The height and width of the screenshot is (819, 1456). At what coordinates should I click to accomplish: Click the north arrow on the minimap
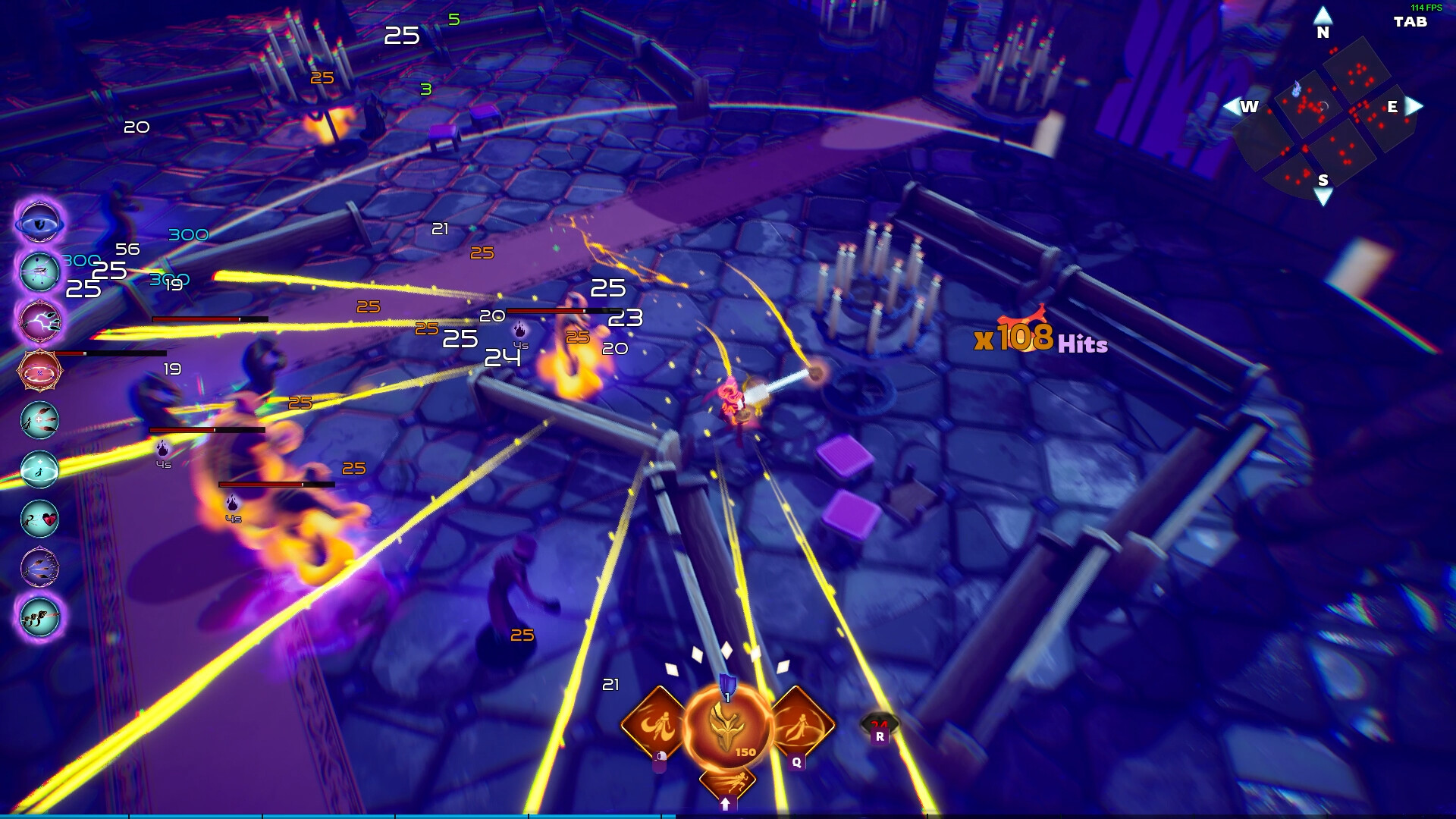click(x=1323, y=15)
